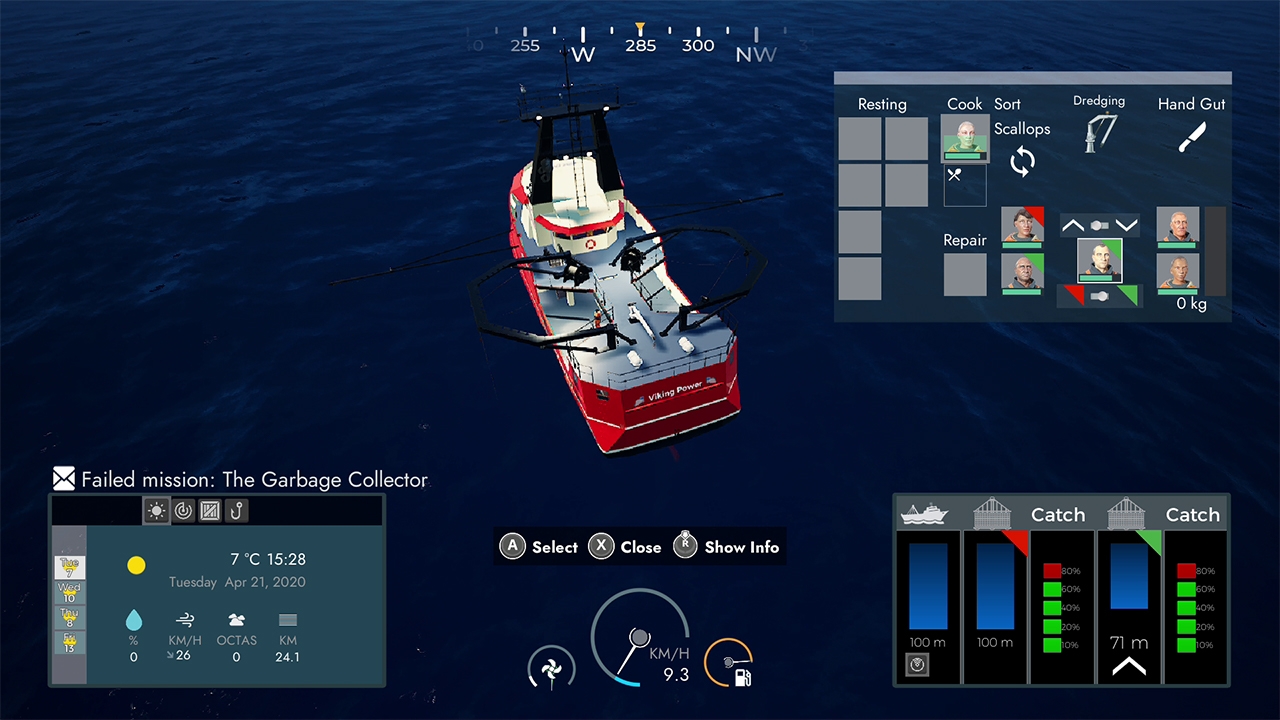Switch to the engine temperature tab
1280x720 pixels.
point(183,511)
